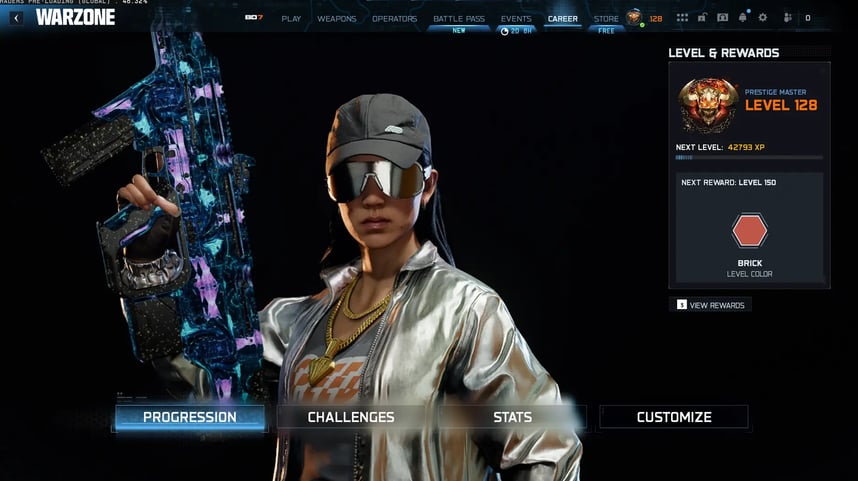Open the Weapons tab
This screenshot has height=481, width=858.
click(x=337, y=19)
